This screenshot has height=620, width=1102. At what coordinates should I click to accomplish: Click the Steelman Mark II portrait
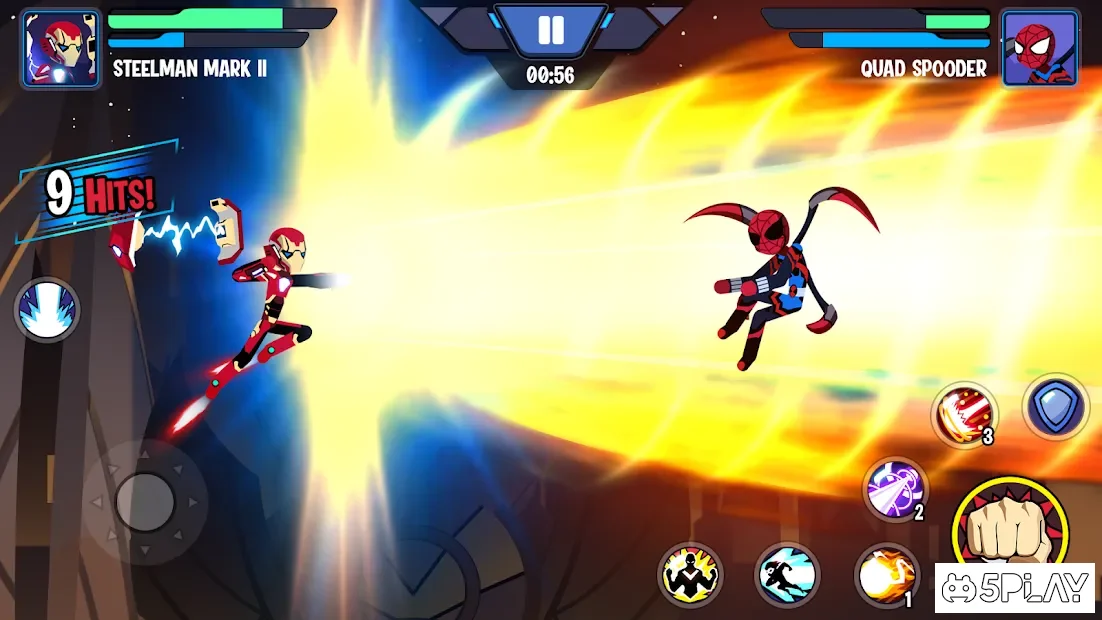pyautogui.click(x=61, y=49)
